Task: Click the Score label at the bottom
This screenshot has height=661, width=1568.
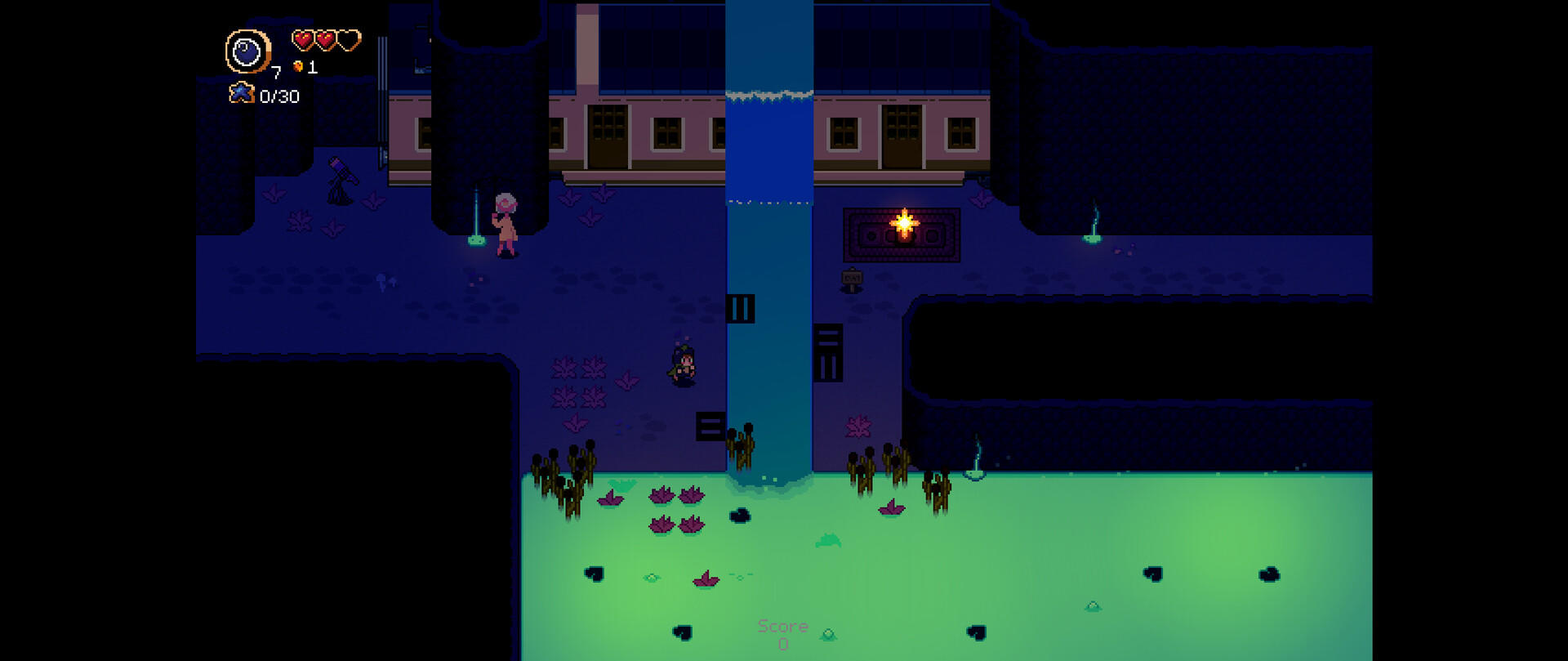Action: [782, 628]
